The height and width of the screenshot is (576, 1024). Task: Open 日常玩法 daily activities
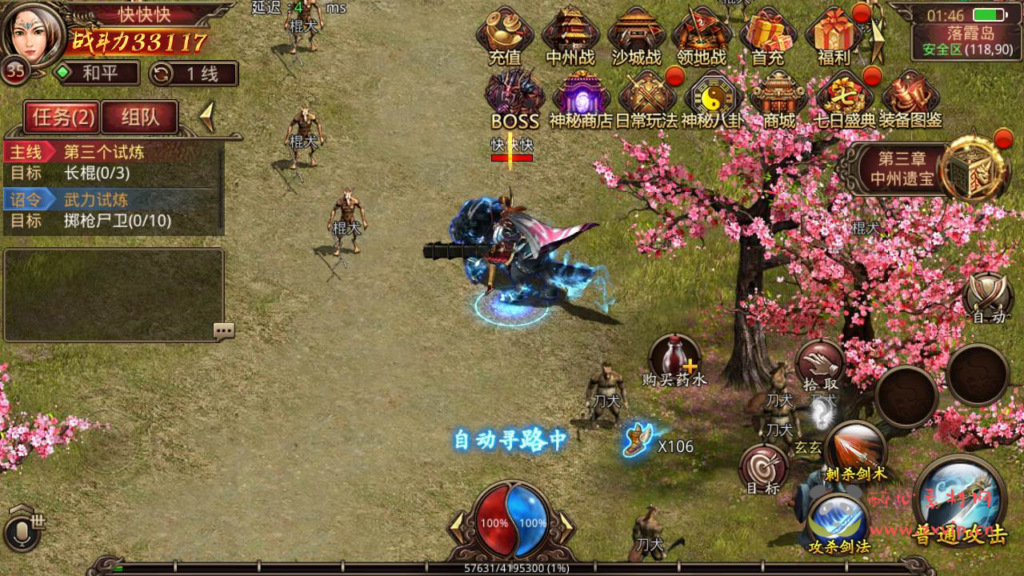click(646, 98)
